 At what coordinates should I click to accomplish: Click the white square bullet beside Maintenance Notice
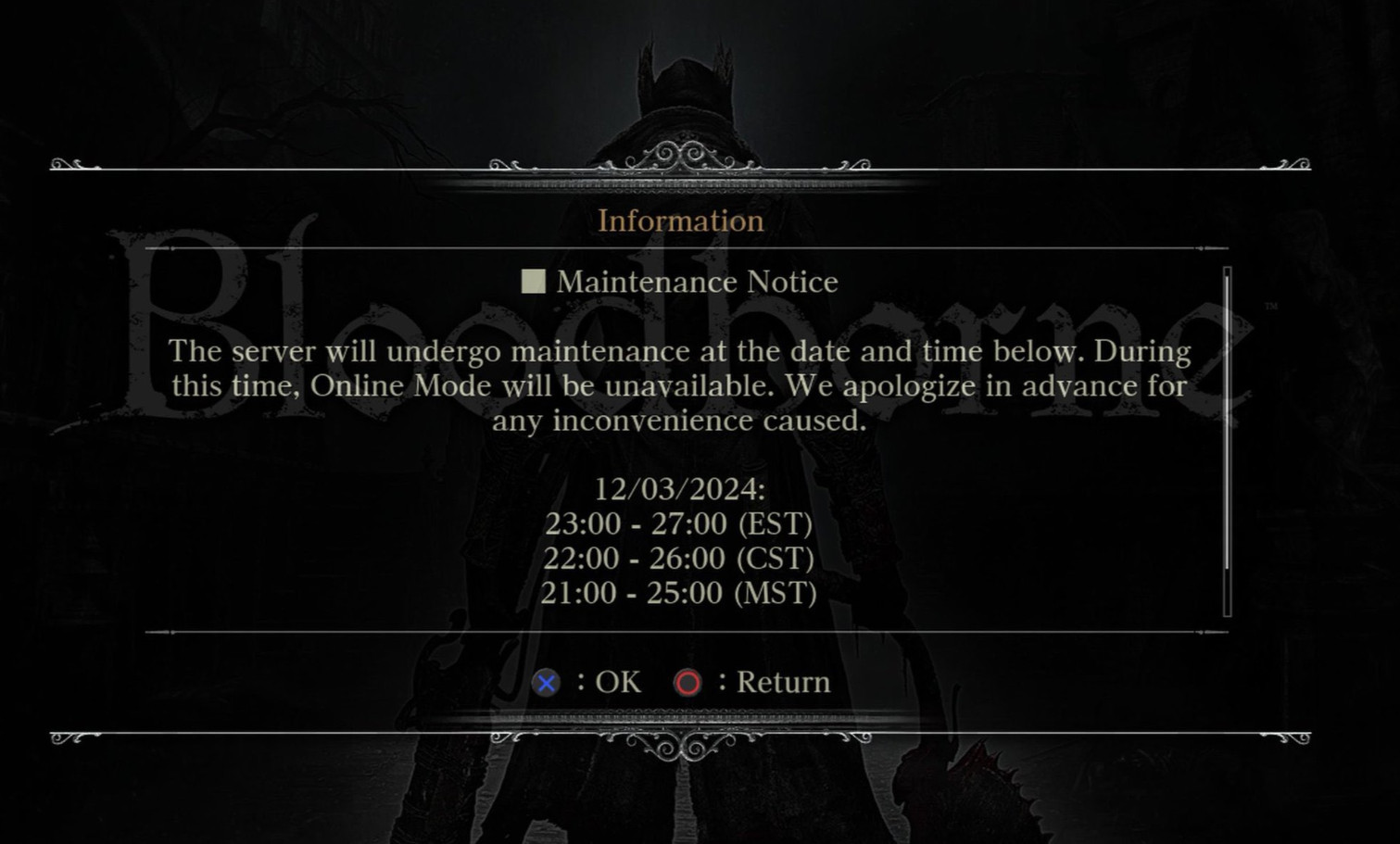point(533,281)
